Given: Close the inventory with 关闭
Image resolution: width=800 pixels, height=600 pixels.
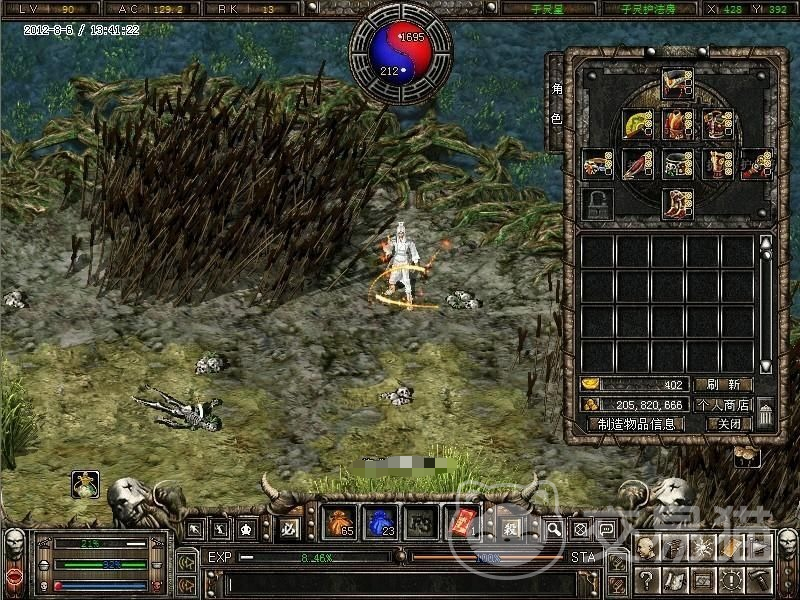Looking at the screenshot, I should pos(728,423).
